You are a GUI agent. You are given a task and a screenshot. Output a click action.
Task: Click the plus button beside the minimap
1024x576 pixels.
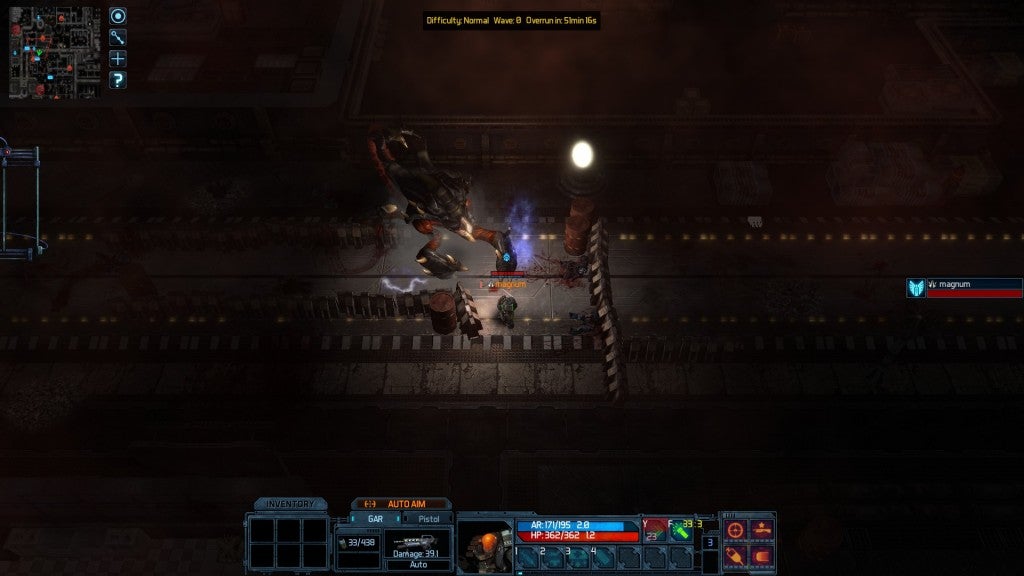click(118, 58)
